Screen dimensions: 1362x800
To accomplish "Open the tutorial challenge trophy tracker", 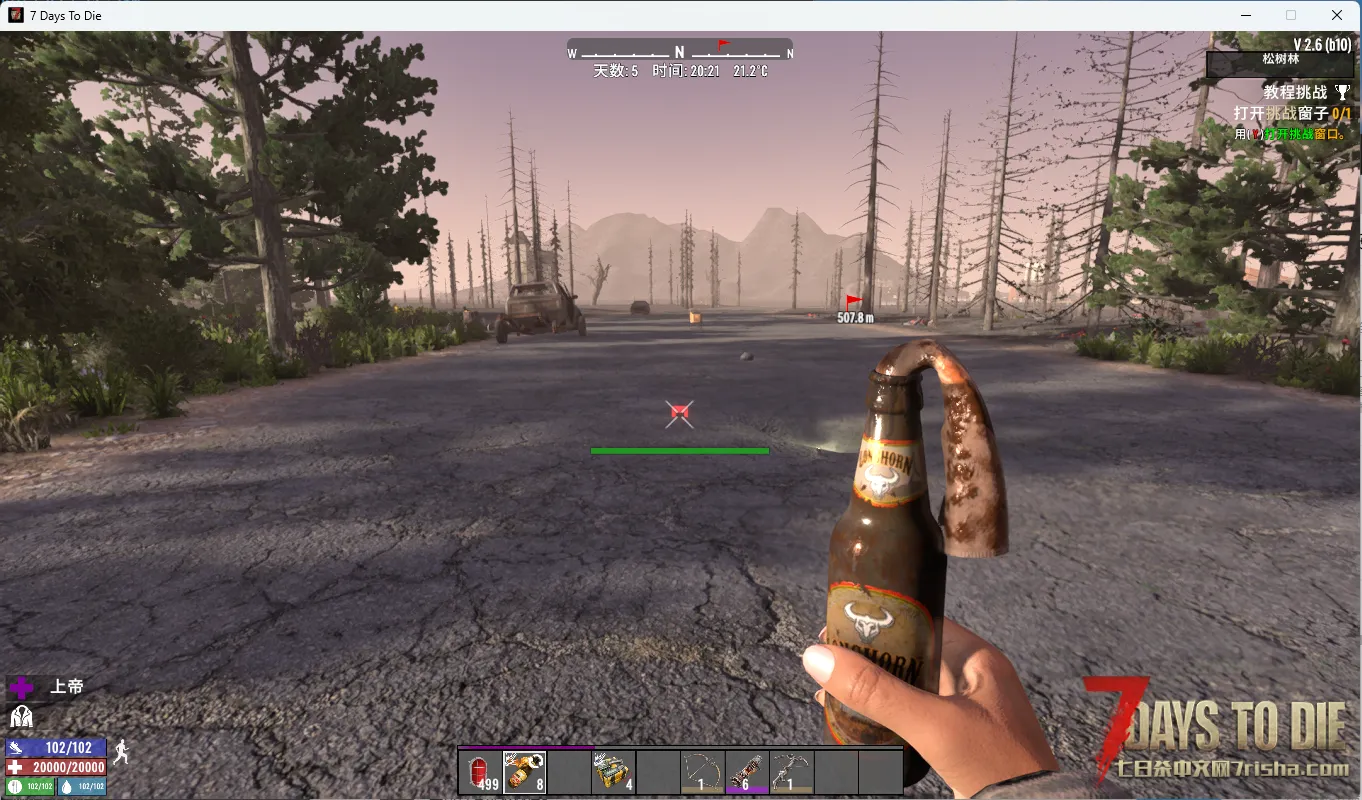I will [x=1342, y=93].
